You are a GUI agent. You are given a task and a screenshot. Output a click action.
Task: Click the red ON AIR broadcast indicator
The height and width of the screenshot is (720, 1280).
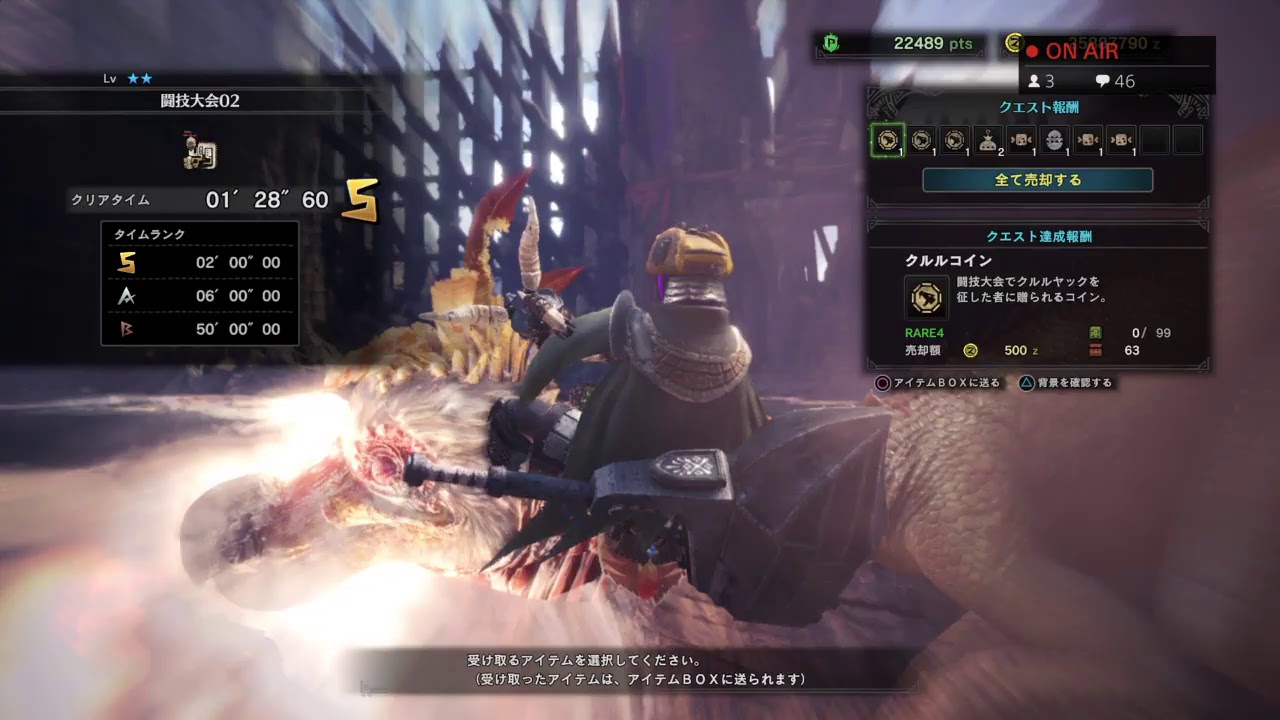1072,52
